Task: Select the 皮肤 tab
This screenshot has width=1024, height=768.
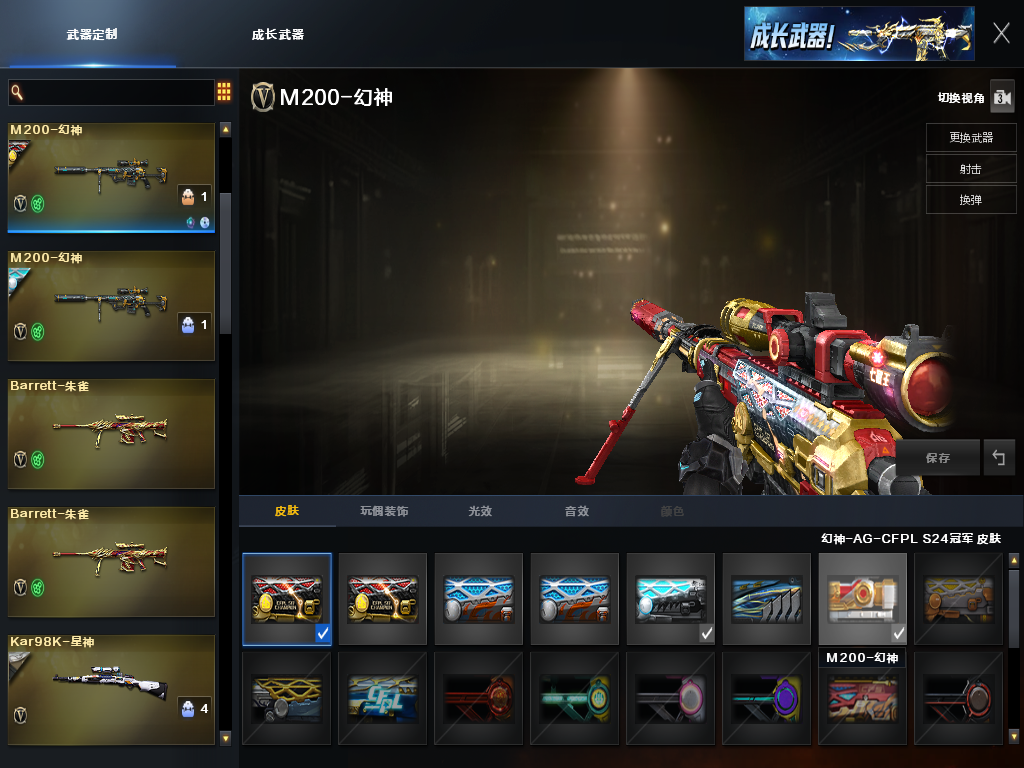Action: pos(287,511)
